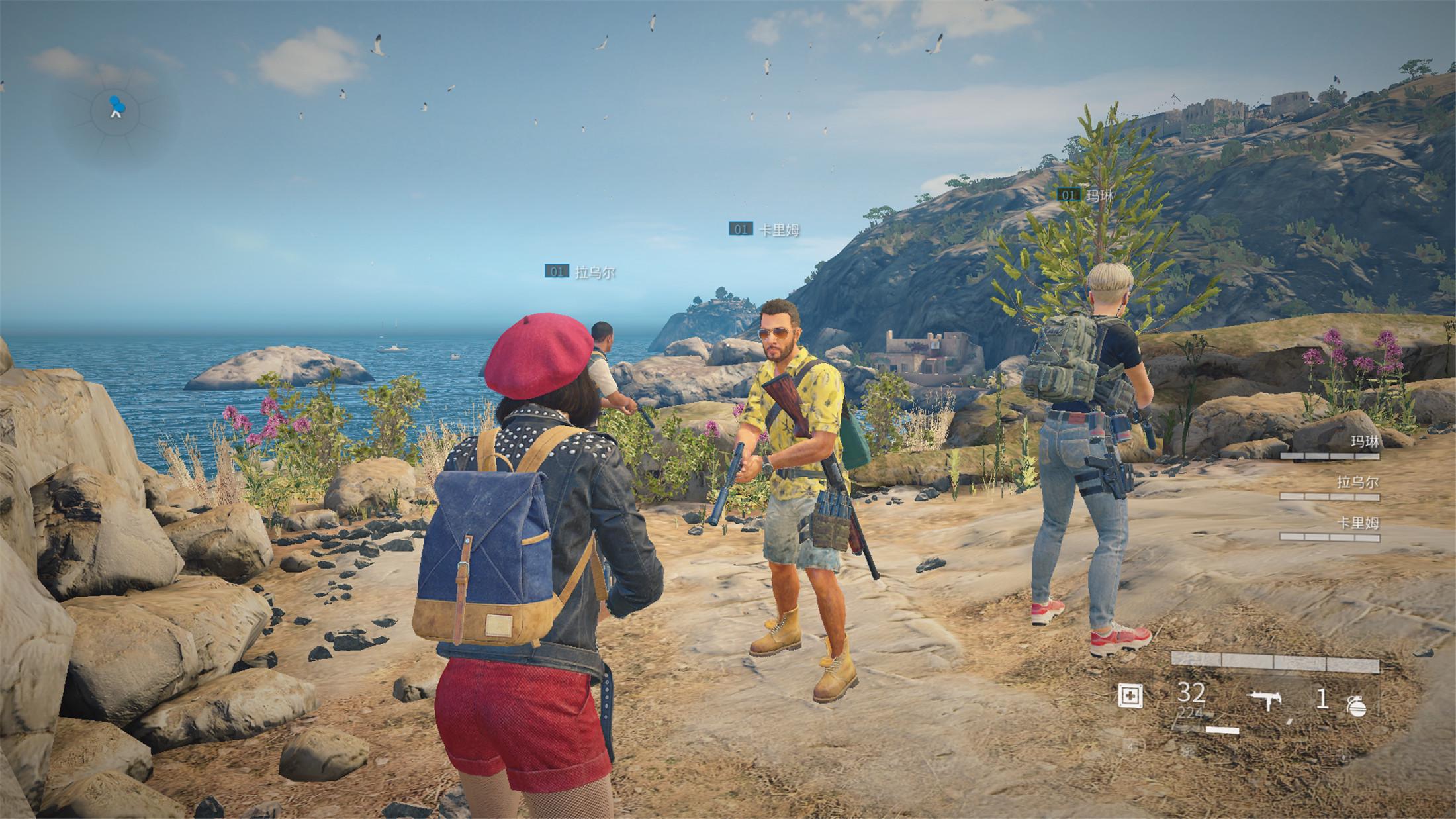This screenshot has width=1456, height=819.
Task: Click the circular compass radar
Action: [x=116, y=109]
